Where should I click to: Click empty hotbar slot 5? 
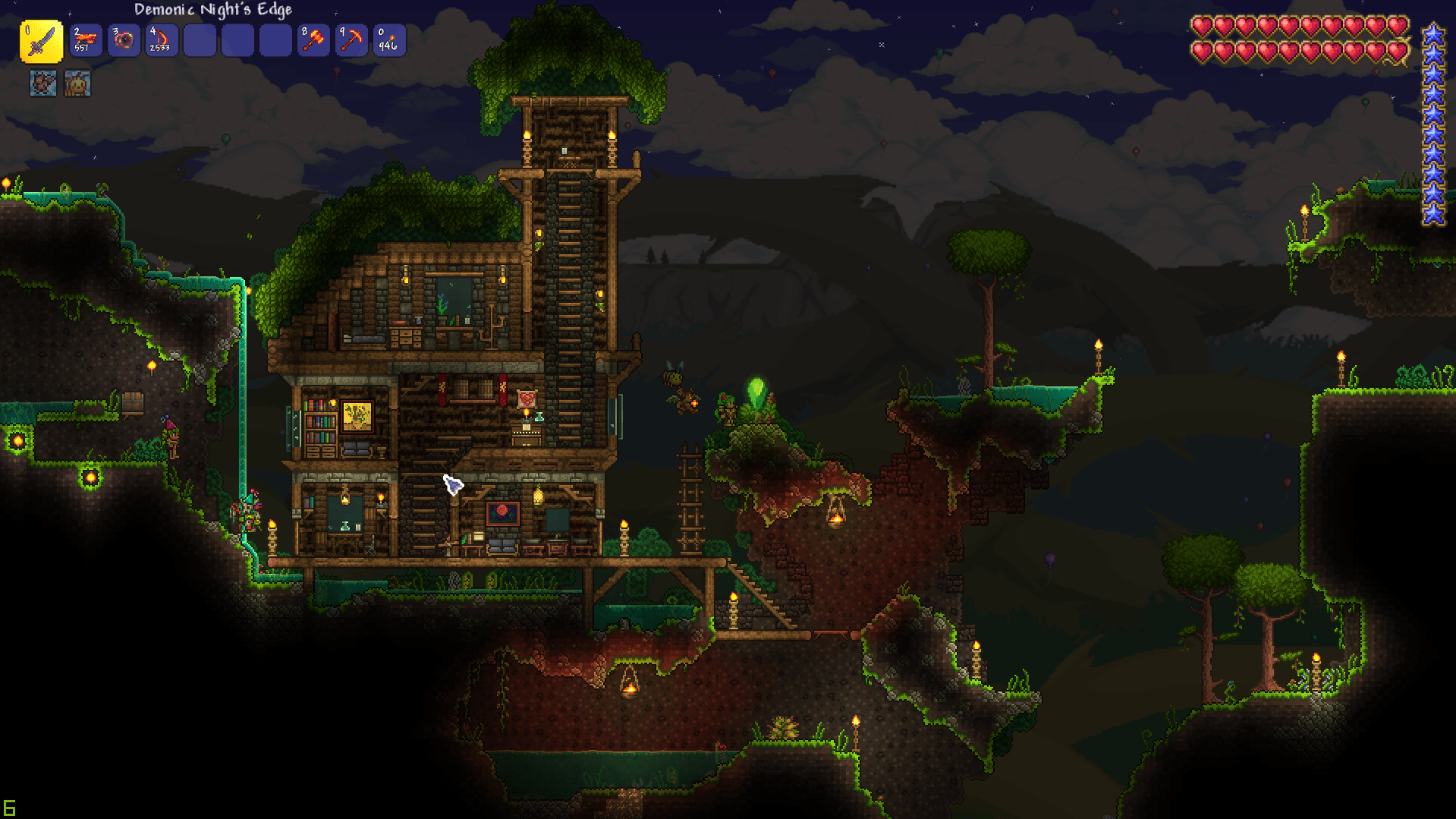click(x=199, y=40)
